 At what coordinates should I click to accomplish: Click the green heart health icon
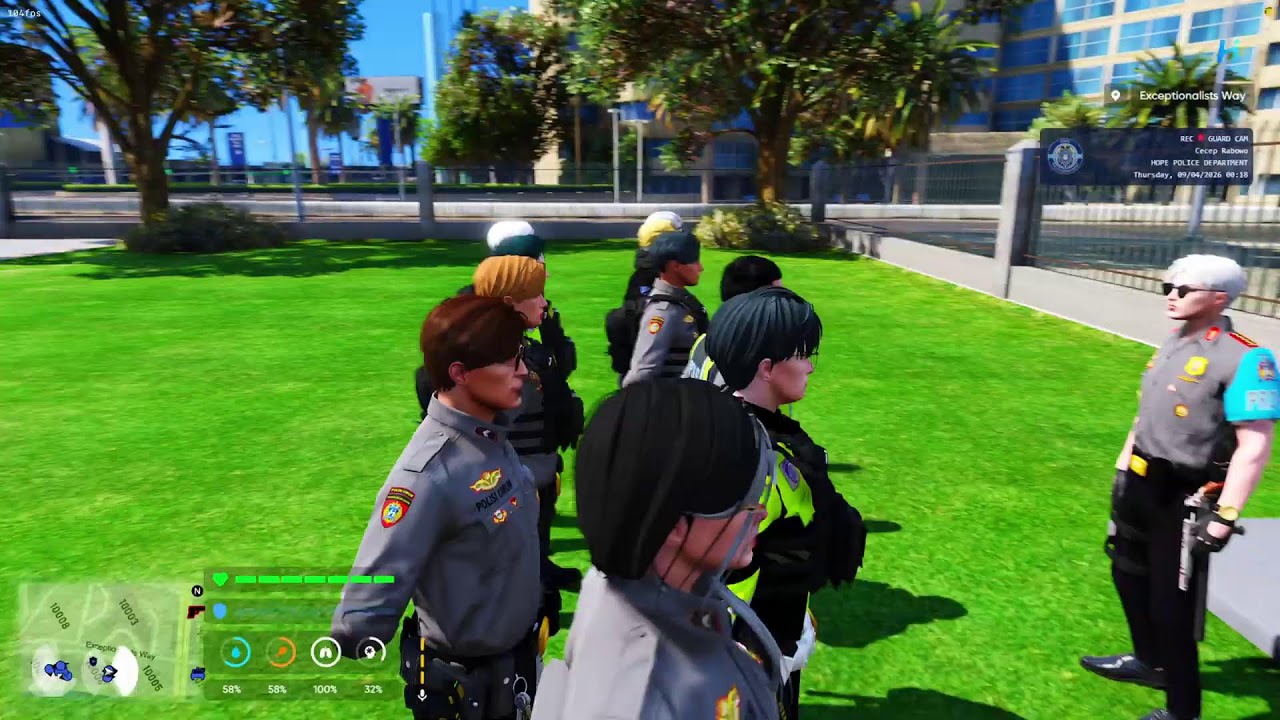click(x=221, y=578)
